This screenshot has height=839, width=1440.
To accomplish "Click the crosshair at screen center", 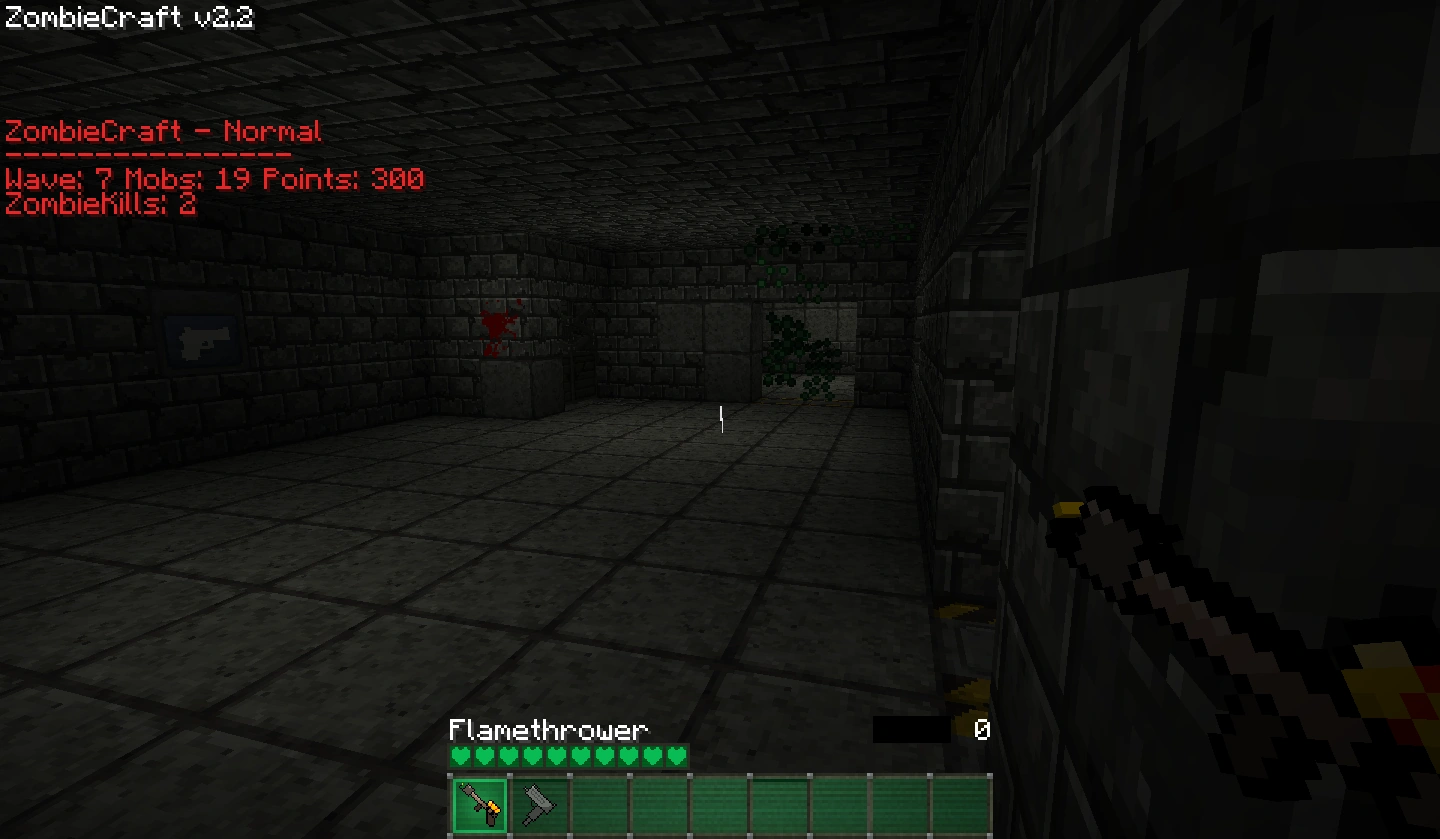I will [x=720, y=420].
